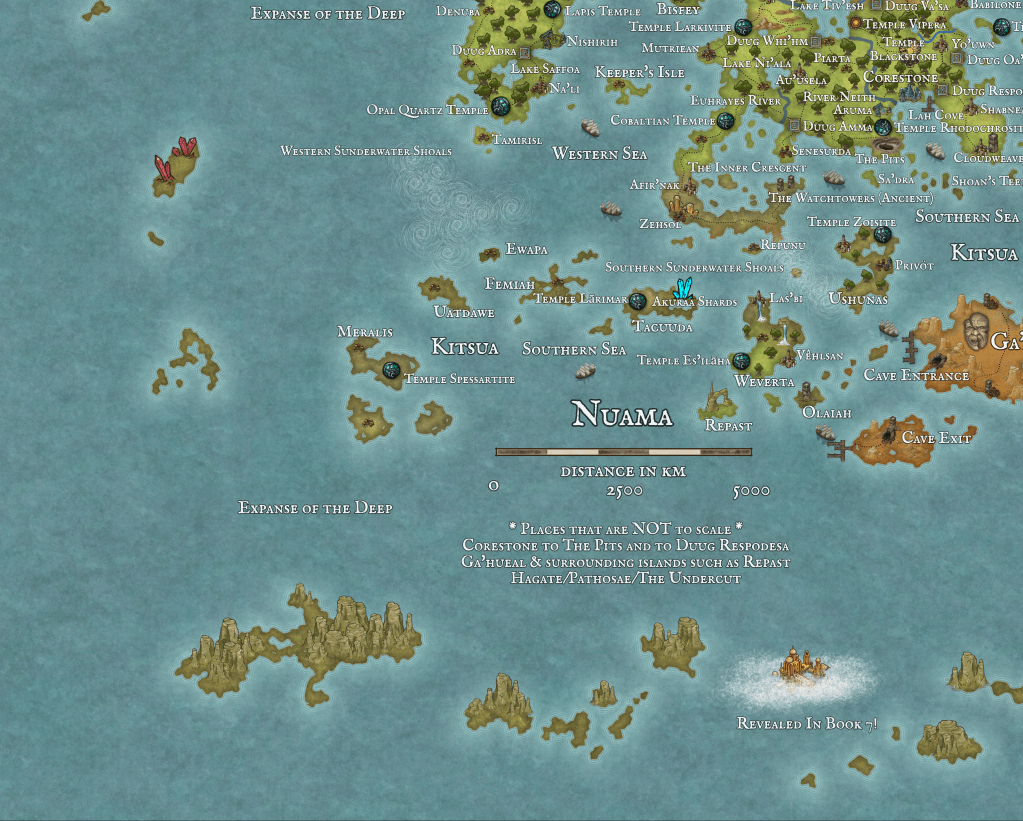Select the Temple Larkivite marker

coord(743,27)
